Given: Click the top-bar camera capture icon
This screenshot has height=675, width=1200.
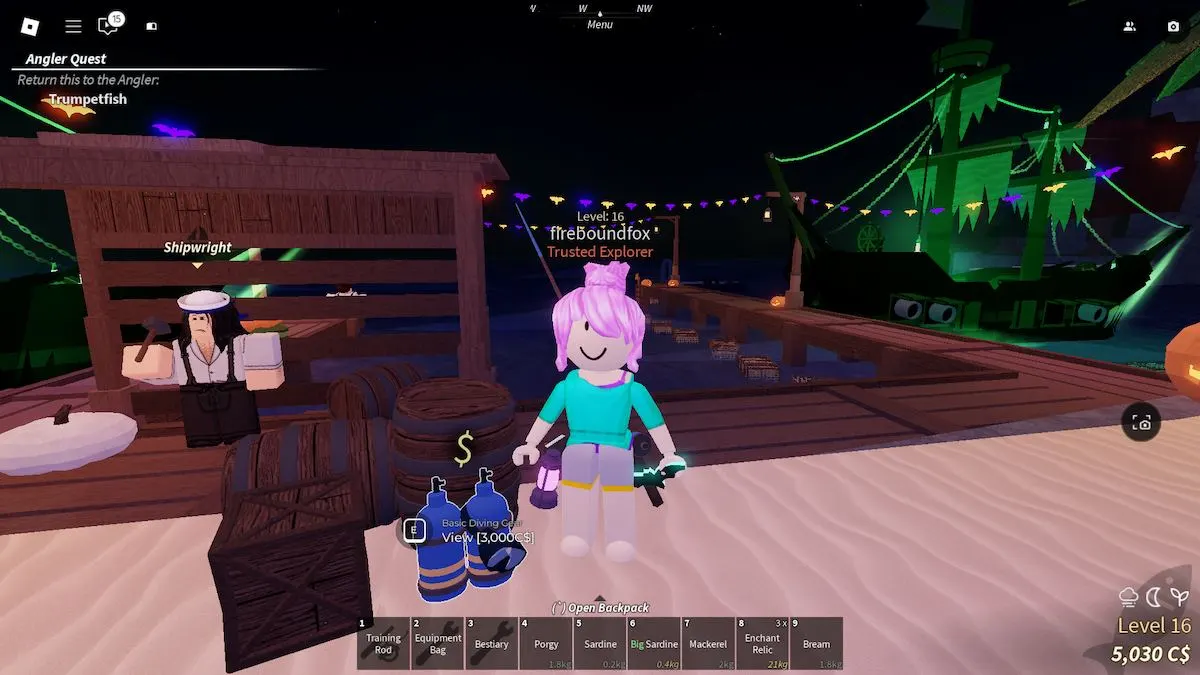Looking at the screenshot, I should [1173, 27].
